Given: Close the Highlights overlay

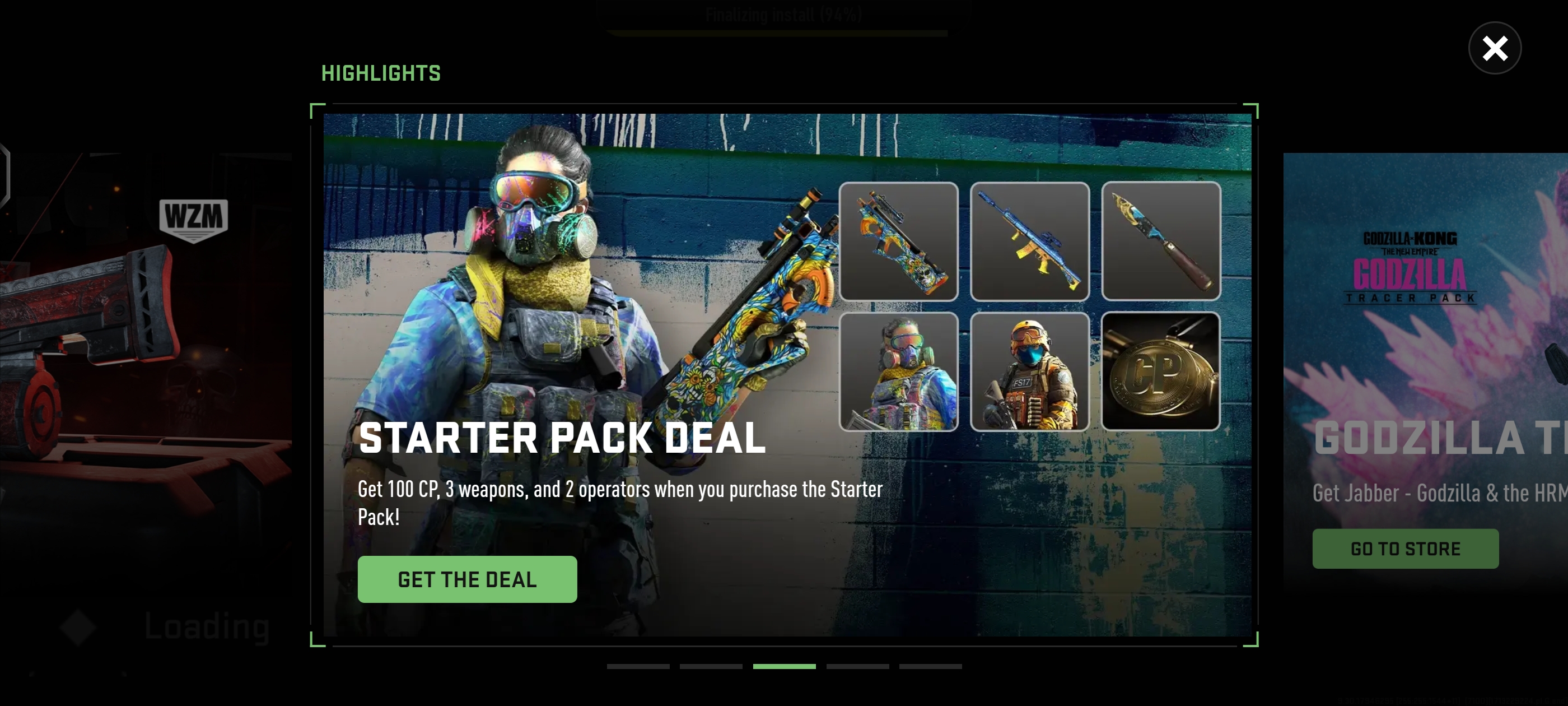Looking at the screenshot, I should tap(1494, 48).
